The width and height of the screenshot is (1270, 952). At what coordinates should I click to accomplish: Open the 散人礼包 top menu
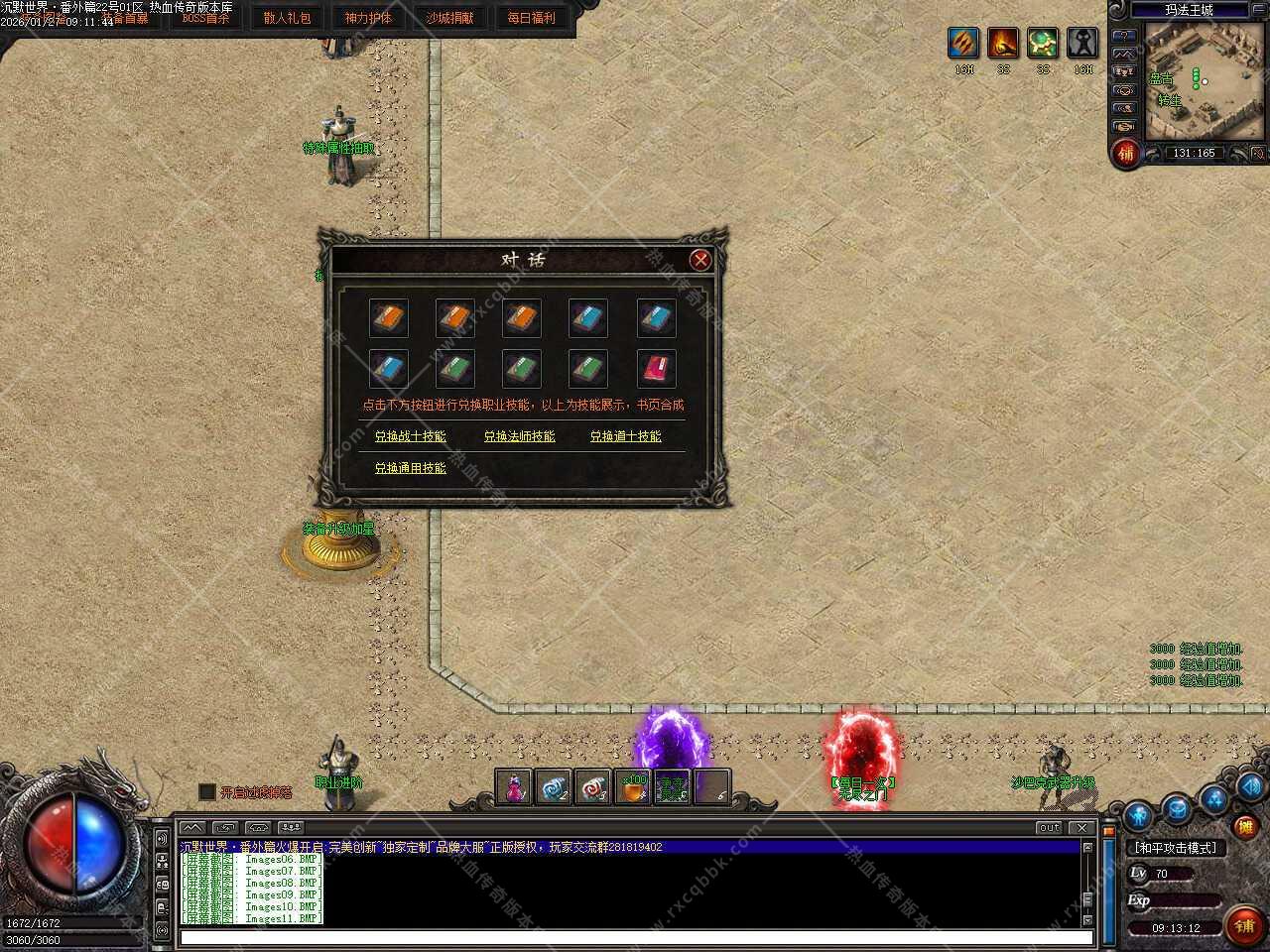287,18
